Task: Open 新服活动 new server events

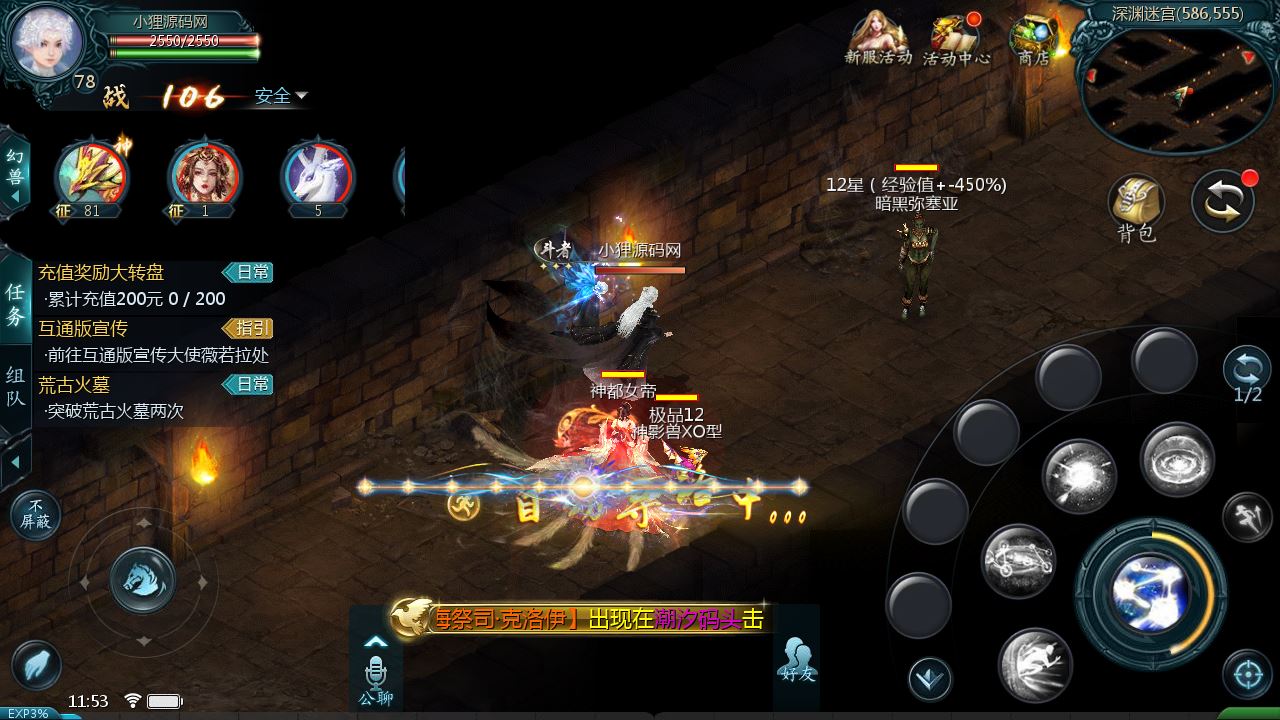Action: (878, 38)
